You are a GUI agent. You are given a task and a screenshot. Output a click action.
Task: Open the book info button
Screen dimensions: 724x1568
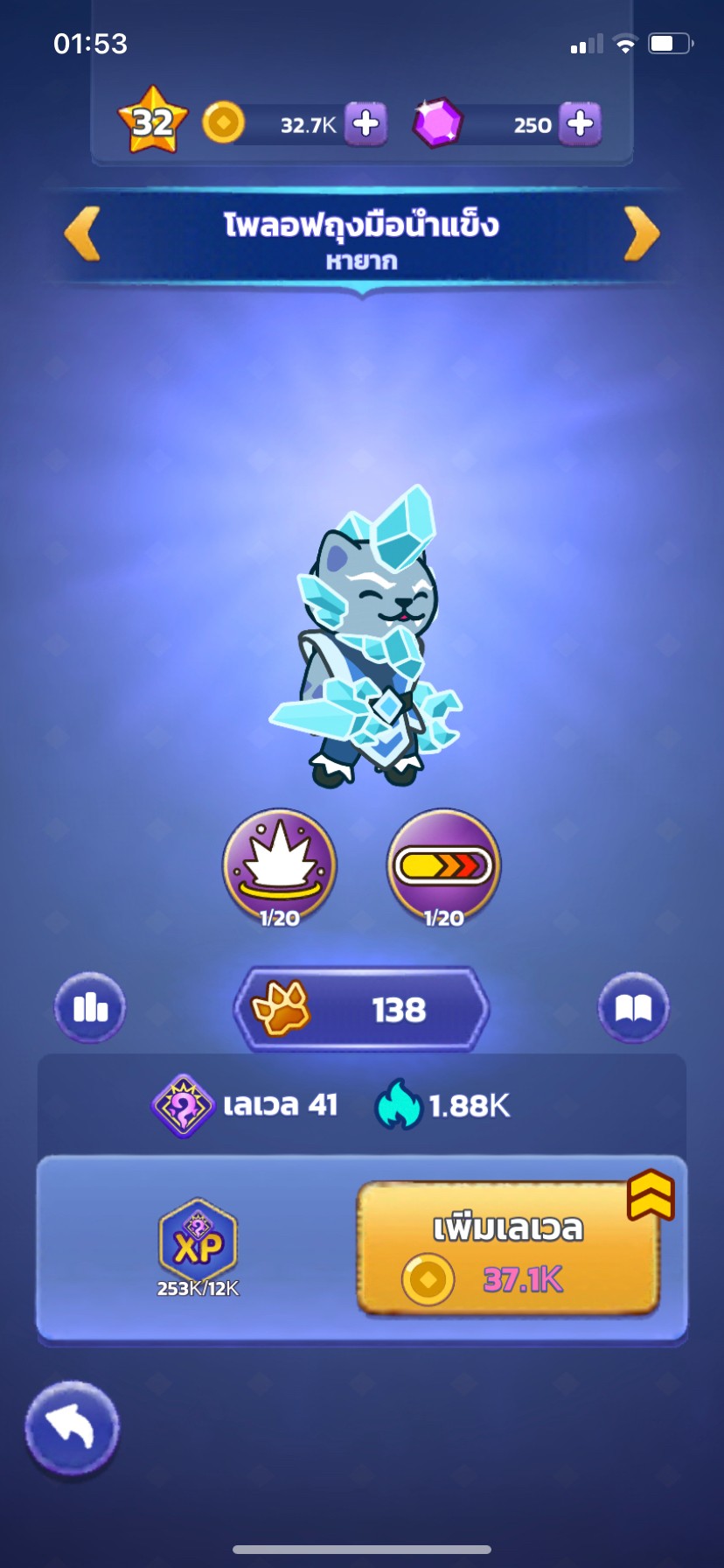click(x=634, y=1009)
